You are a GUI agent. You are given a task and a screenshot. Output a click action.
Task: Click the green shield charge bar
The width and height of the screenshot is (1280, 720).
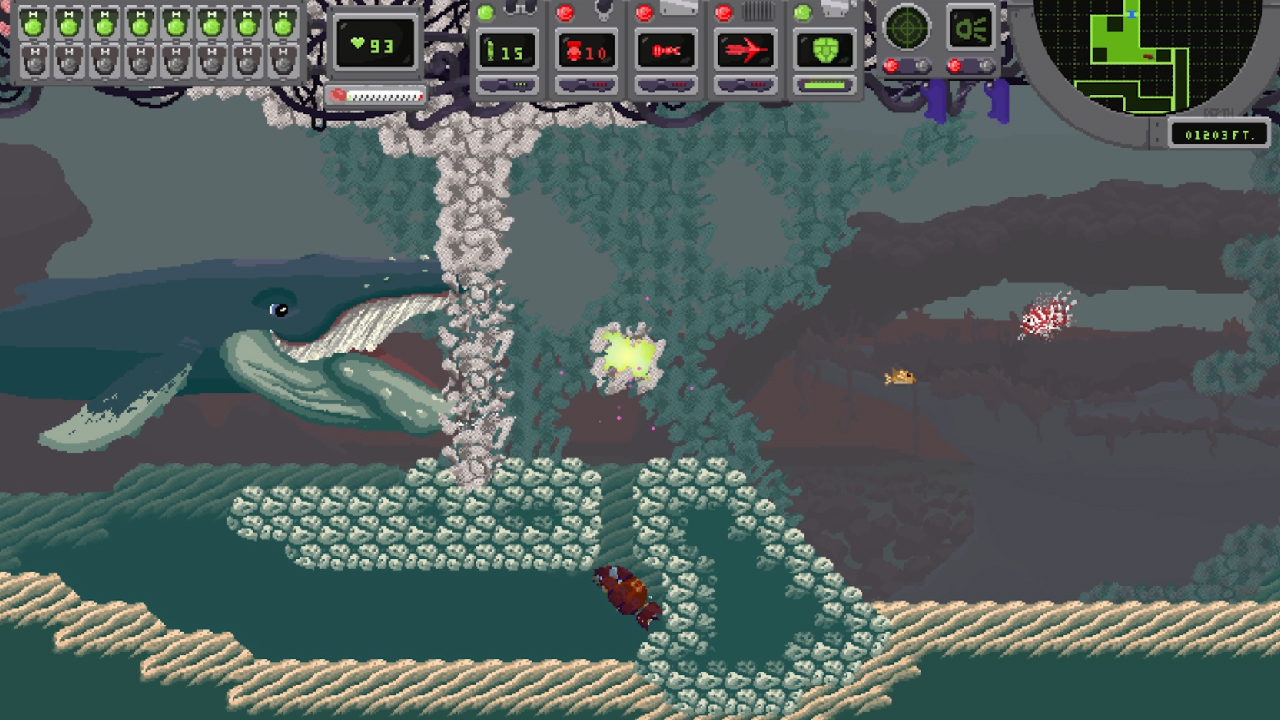826,85
